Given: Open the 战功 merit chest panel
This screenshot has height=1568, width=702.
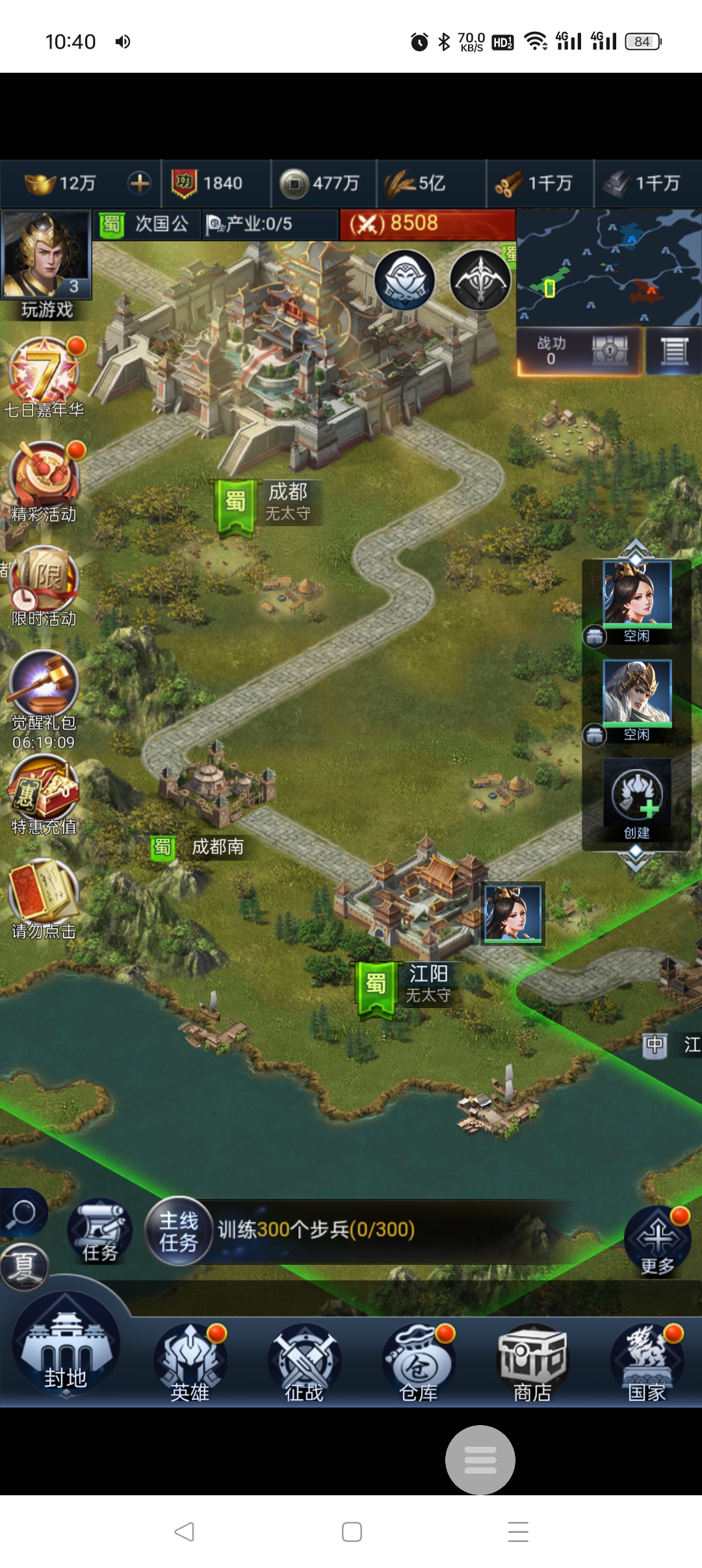Looking at the screenshot, I should tap(578, 351).
